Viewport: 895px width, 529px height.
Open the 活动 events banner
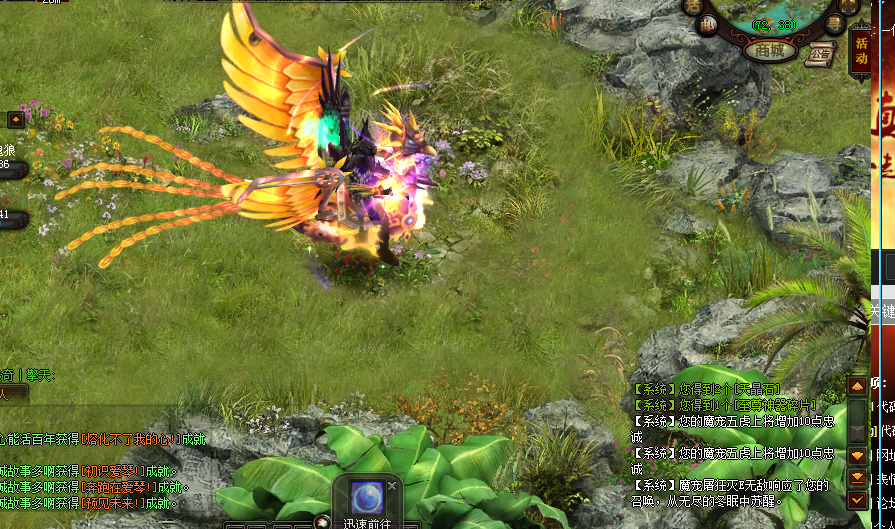[x=860, y=52]
